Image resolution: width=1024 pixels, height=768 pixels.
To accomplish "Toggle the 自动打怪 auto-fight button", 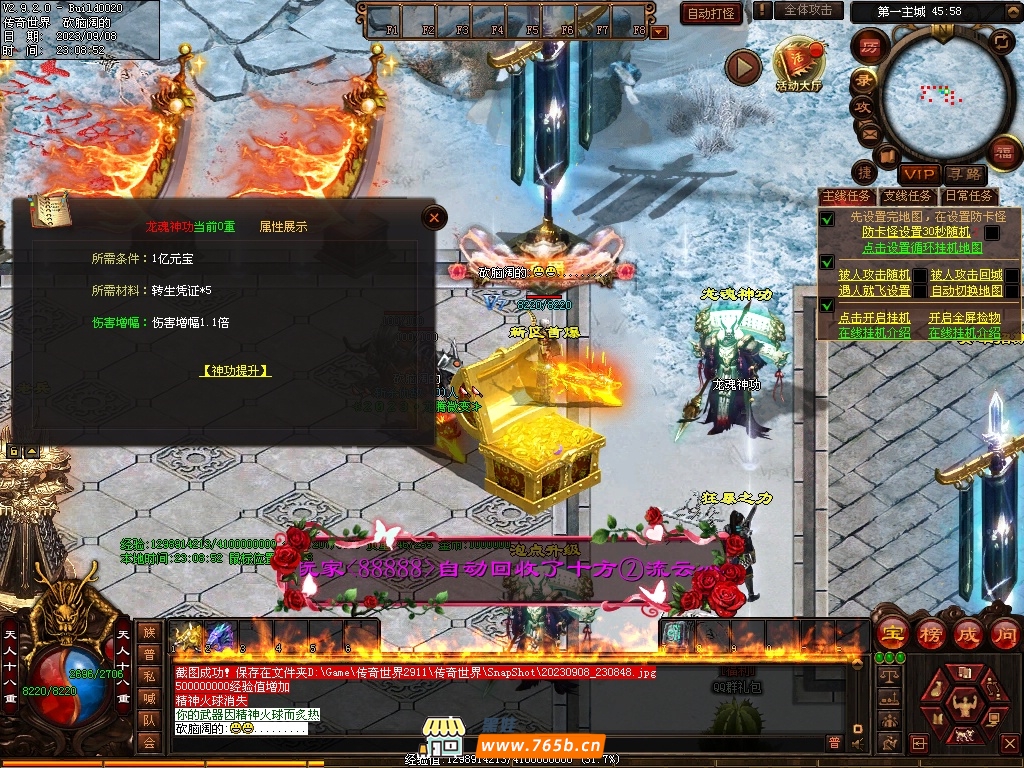I will click(x=711, y=13).
